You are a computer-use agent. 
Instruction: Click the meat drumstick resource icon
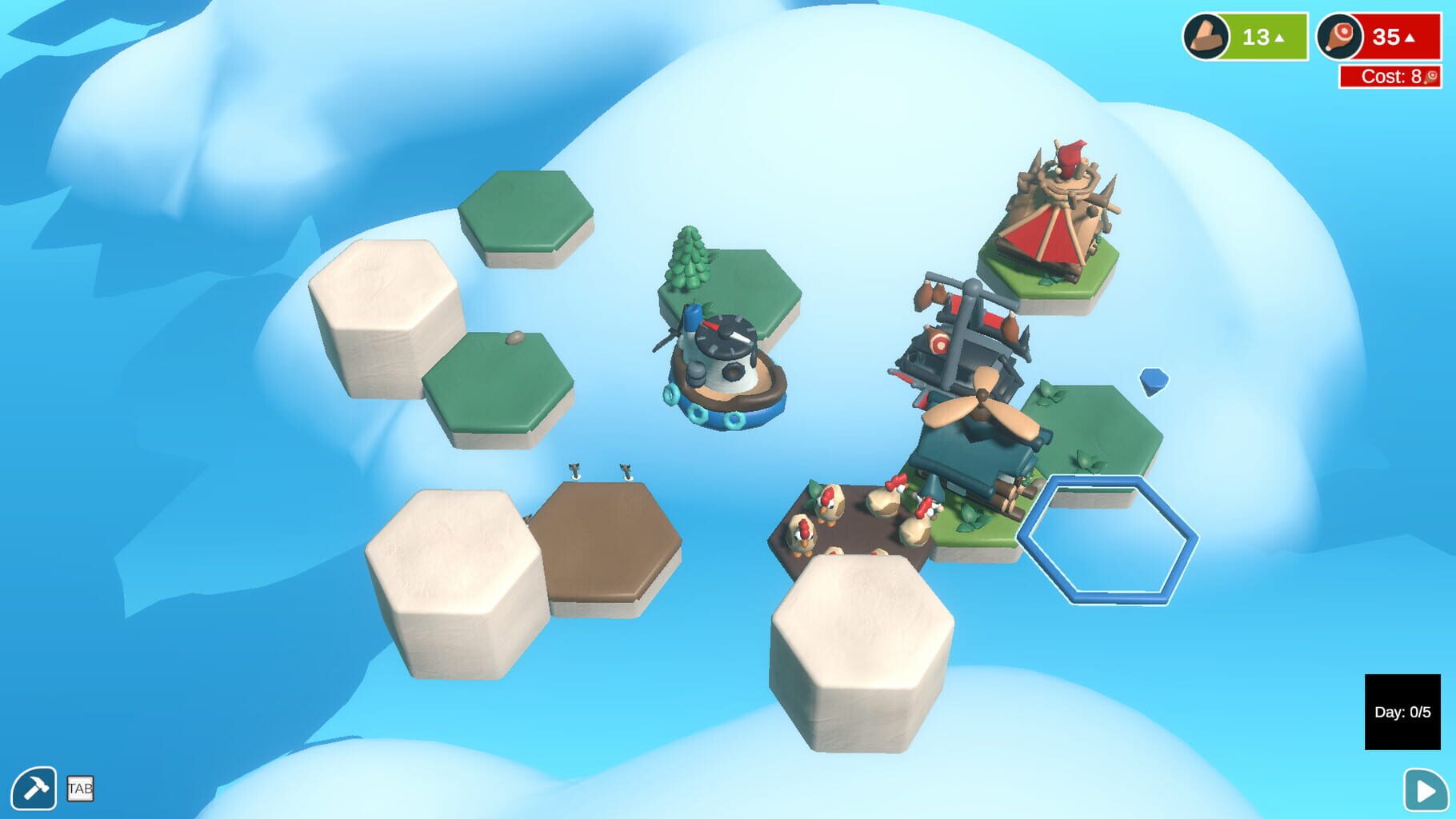1341,35
